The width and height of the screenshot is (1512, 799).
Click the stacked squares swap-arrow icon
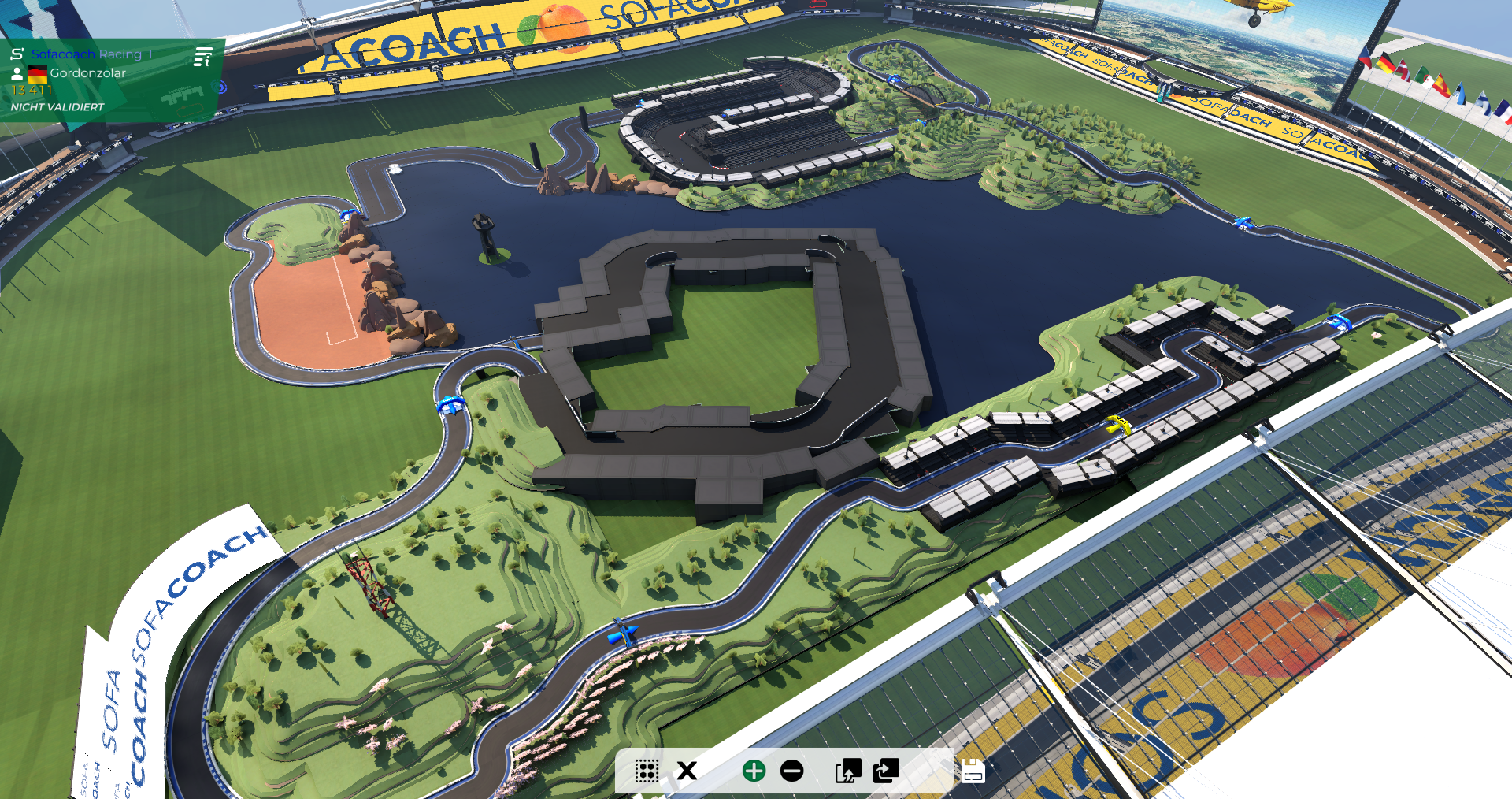886,771
